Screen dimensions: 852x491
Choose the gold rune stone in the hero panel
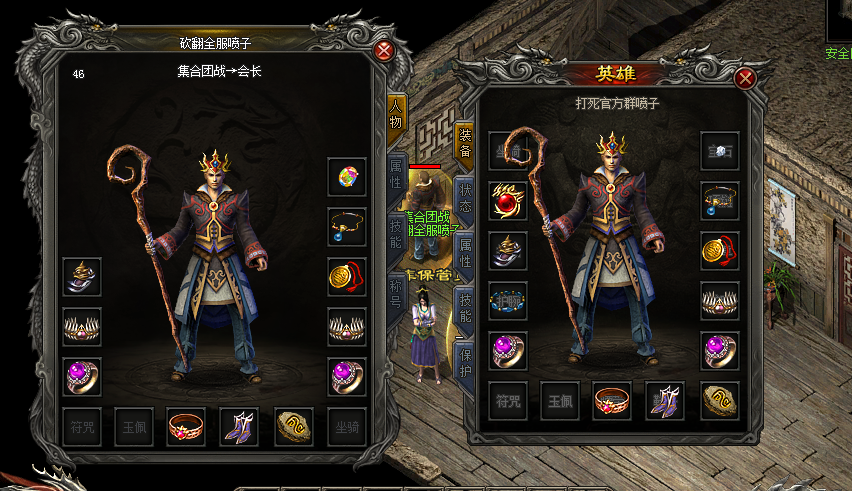(x=720, y=400)
